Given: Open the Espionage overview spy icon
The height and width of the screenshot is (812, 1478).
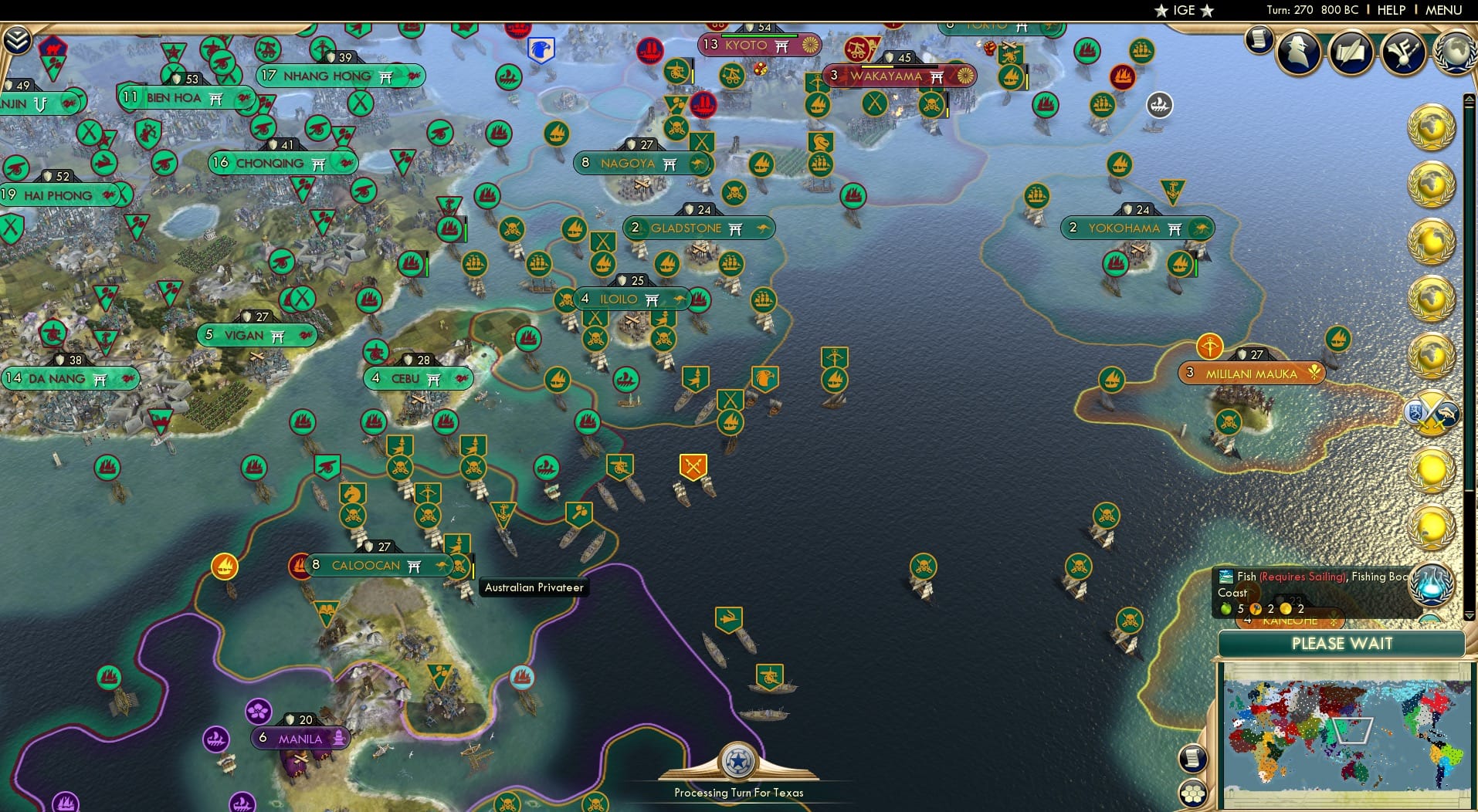Looking at the screenshot, I should click(1298, 50).
